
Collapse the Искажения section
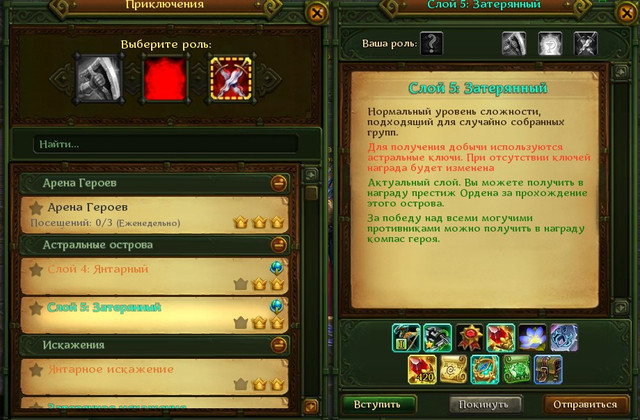(x=279, y=345)
